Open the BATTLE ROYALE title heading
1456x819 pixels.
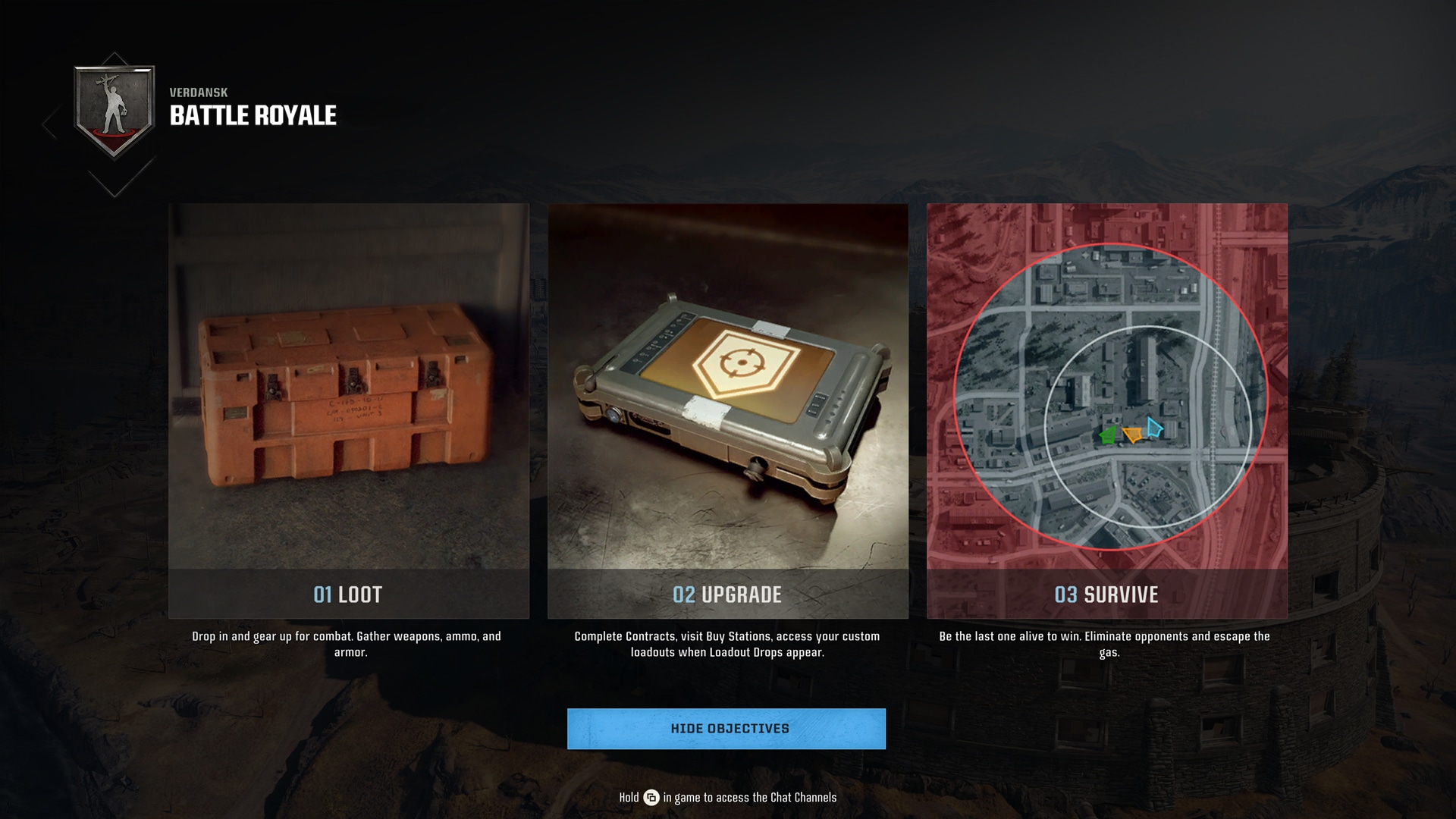point(253,115)
